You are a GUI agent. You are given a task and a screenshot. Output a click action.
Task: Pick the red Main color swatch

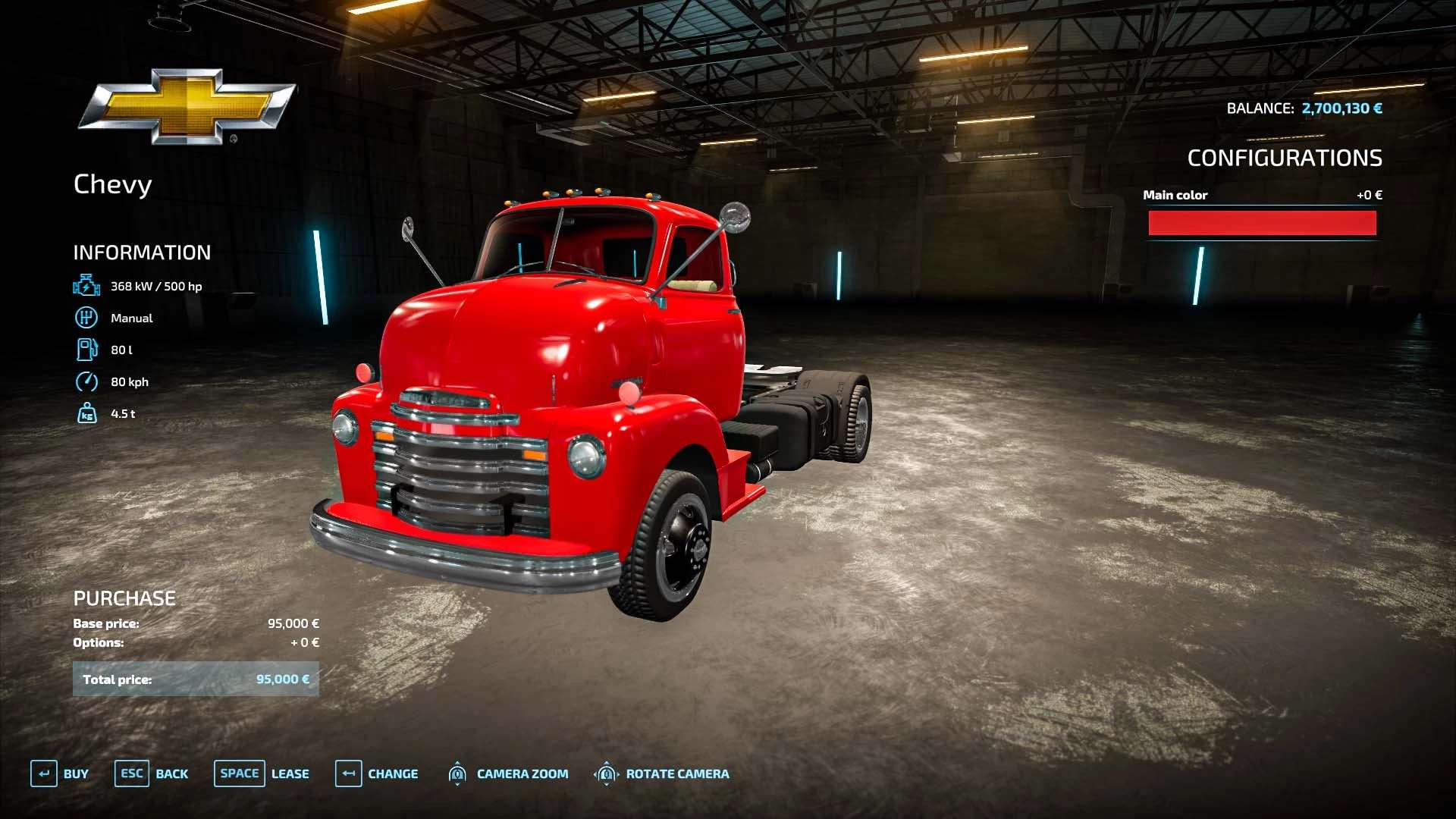[1262, 223]
